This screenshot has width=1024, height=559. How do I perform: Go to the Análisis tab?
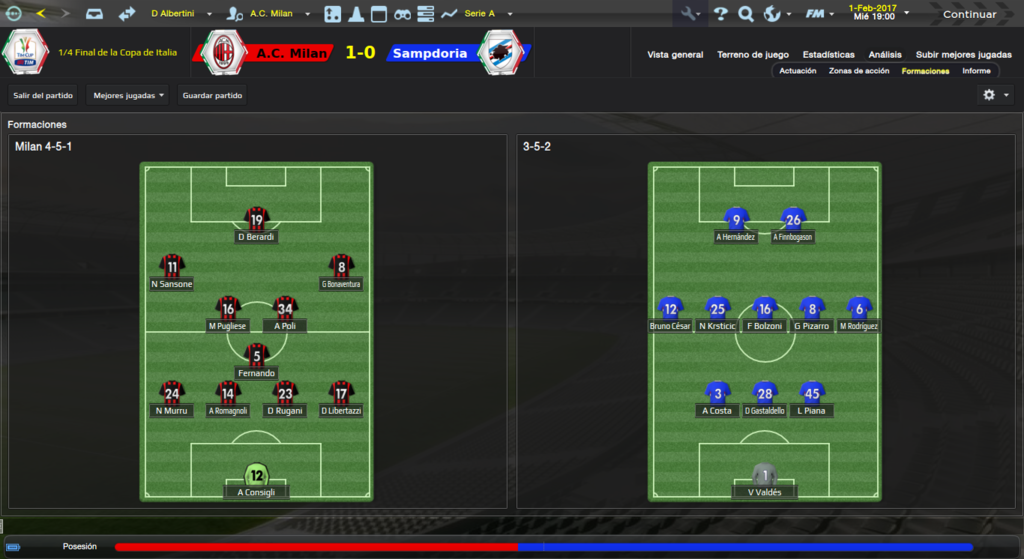[885, 55]
